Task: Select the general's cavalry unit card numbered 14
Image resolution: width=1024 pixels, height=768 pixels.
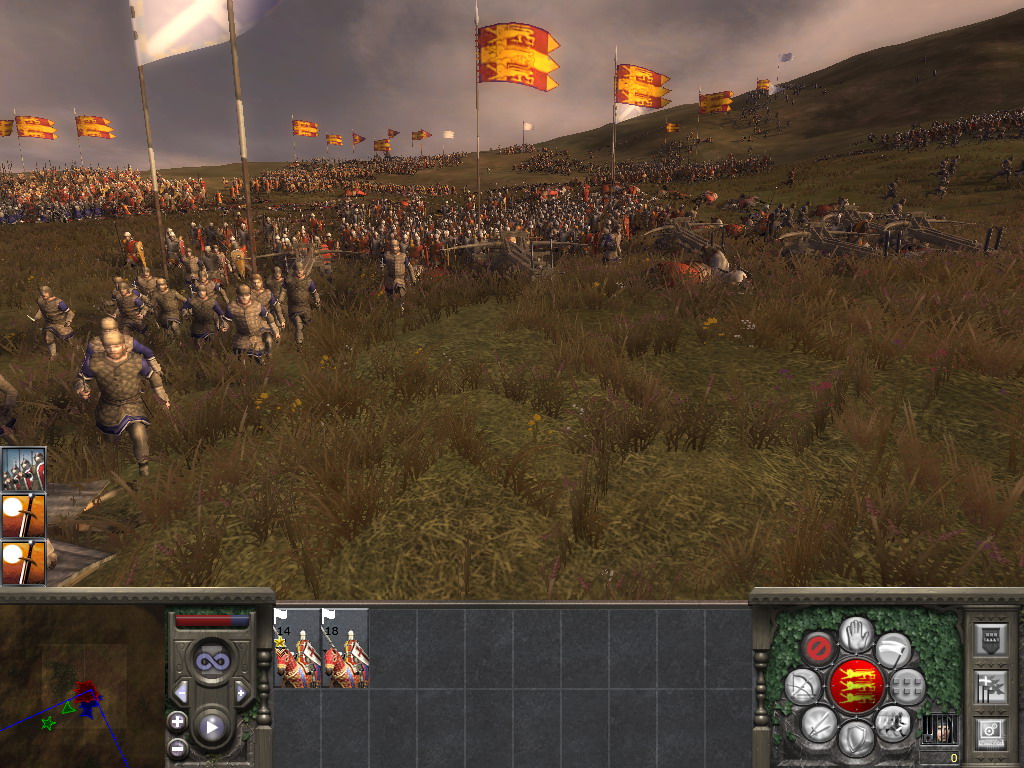Action: (297, 648)
